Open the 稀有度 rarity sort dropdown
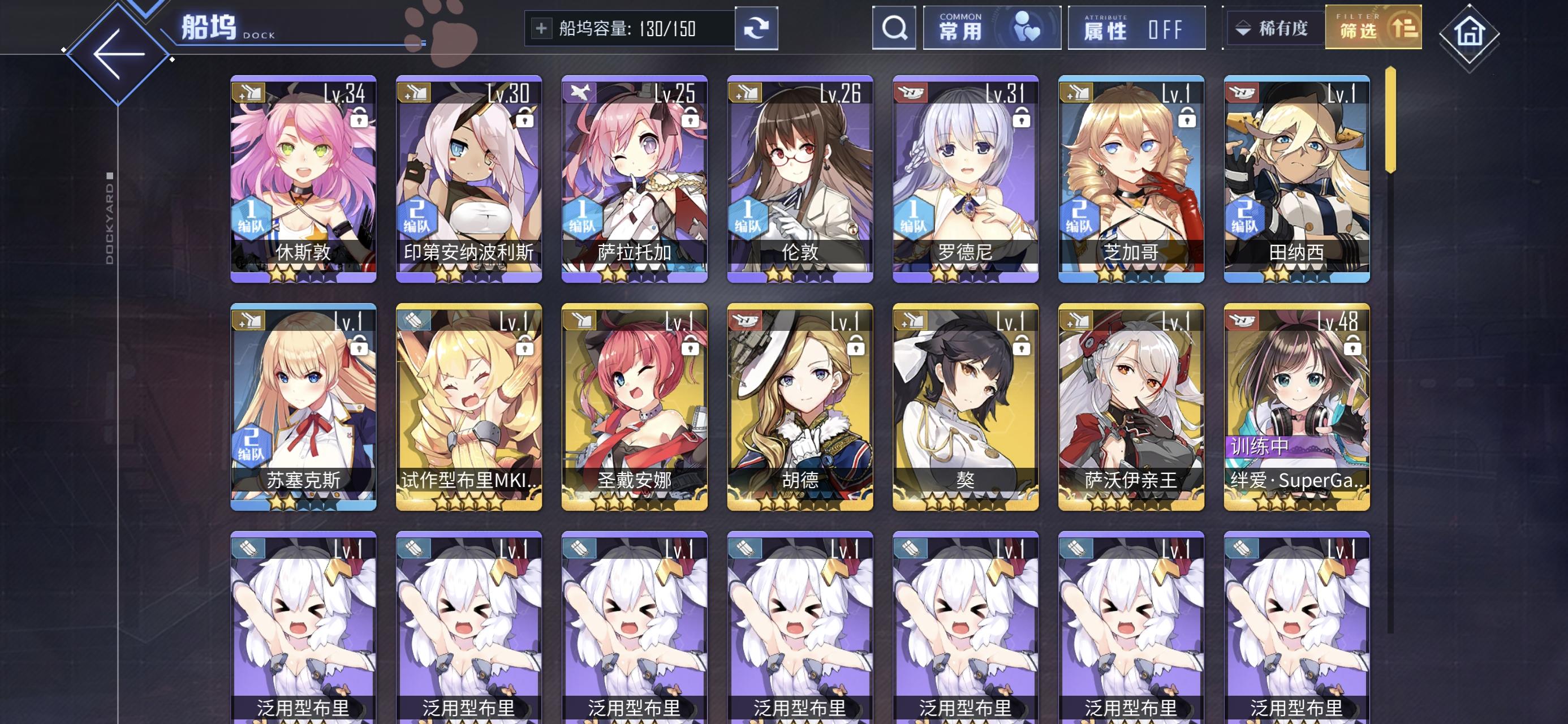This screenshot has height=724, width=1568. pos(1275,27)
